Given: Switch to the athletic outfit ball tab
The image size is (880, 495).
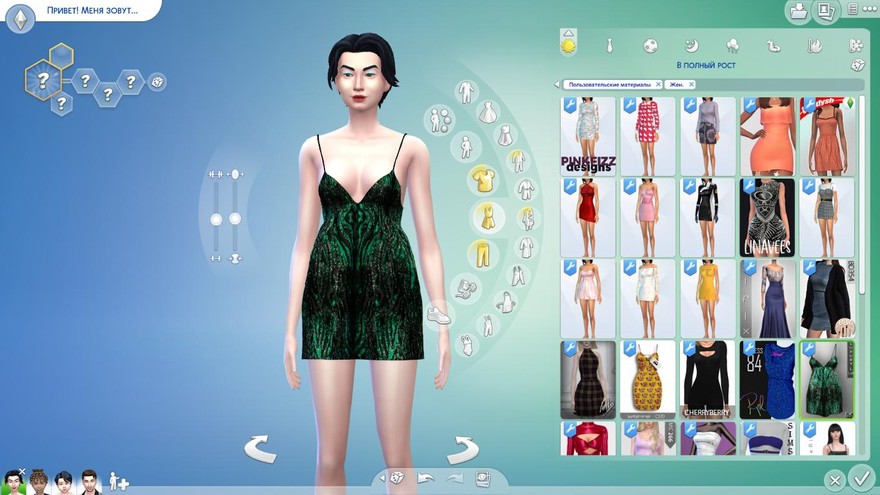Looking at the screenshot, I should [x=650, y=46].
